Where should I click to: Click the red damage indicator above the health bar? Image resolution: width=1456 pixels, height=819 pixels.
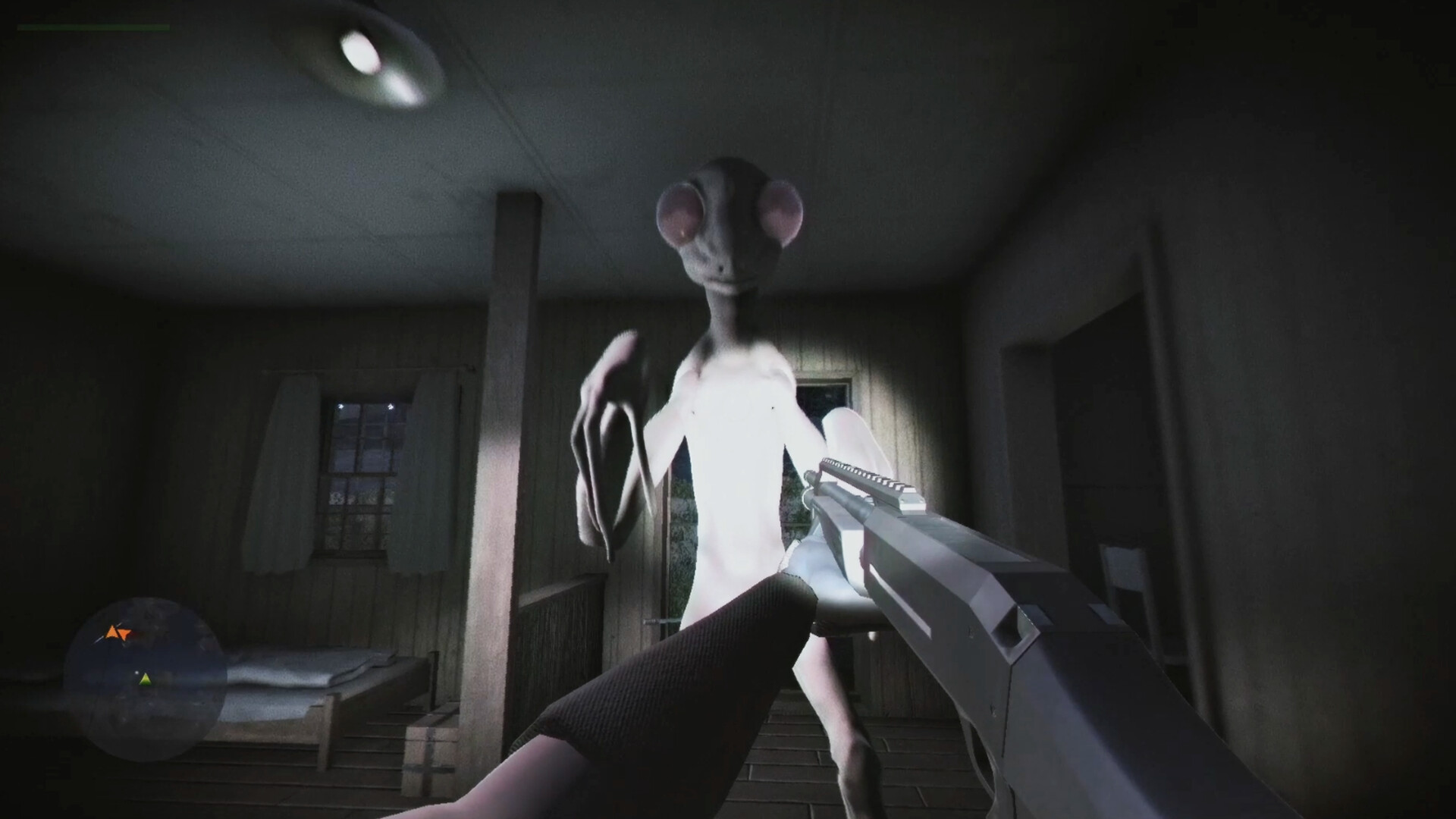(27, 17)
